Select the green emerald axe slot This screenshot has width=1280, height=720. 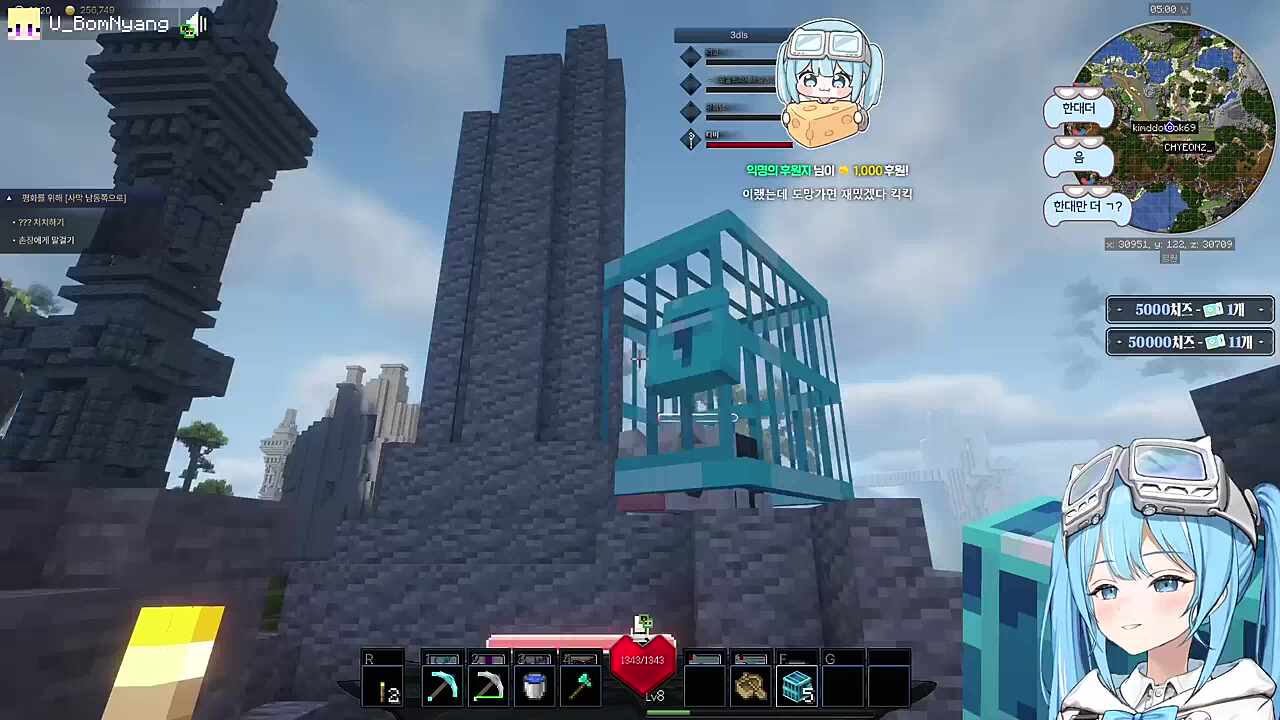[x=581, y=686]
